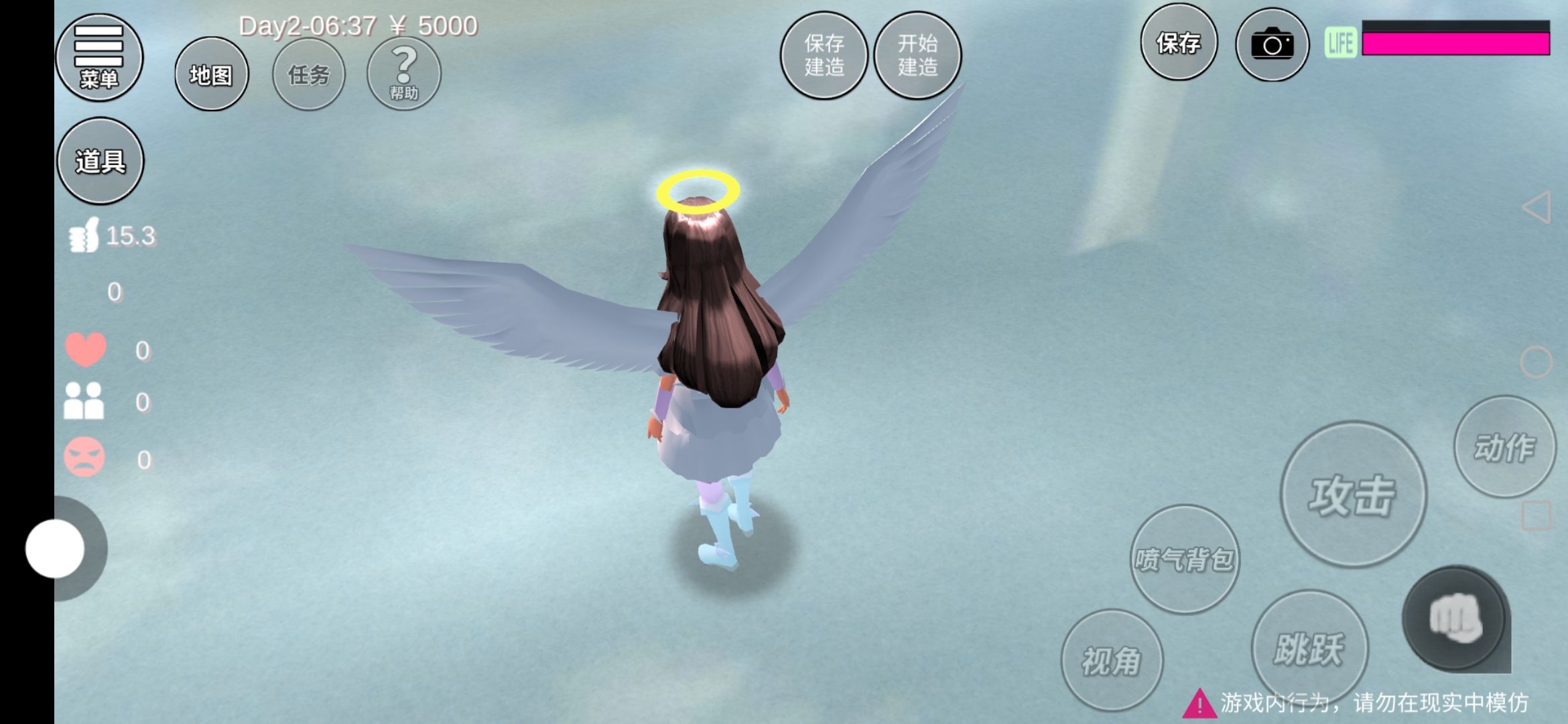This screenshot has width=1568, height=724.
Task: Tap the Android recent apps square
Action: 1536,516
